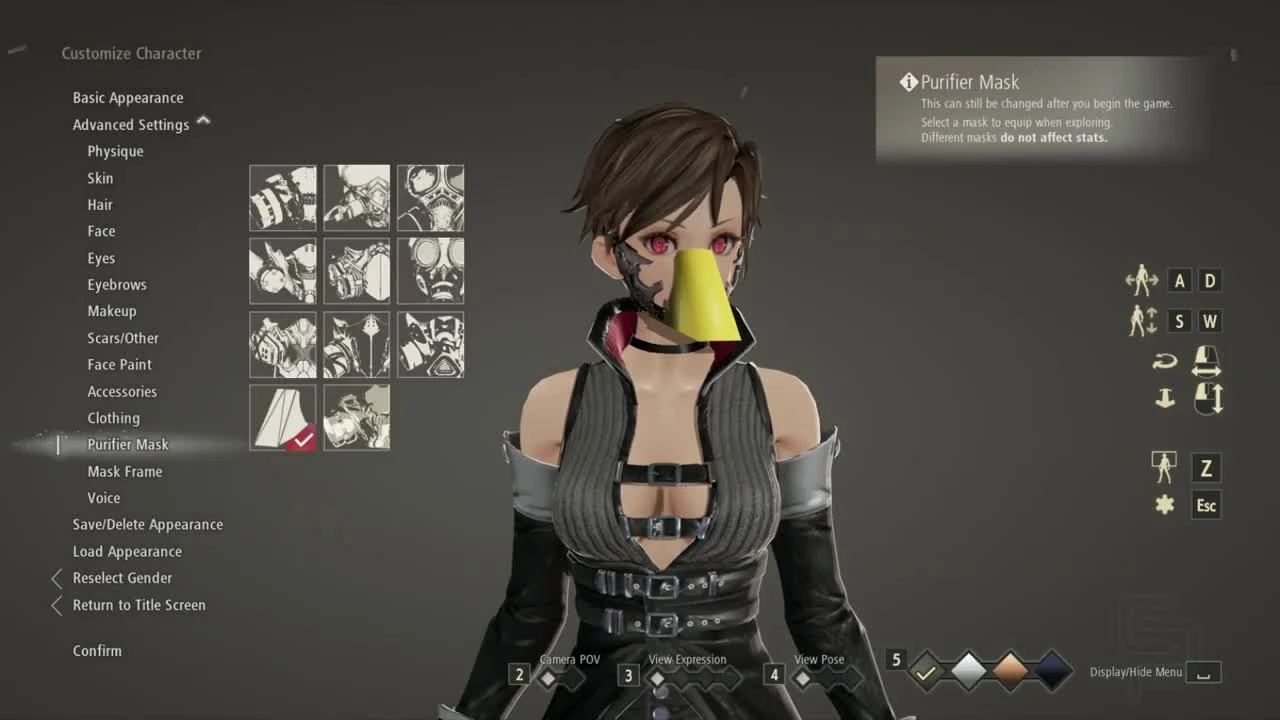The width and height of the screenshot is (1280, 720).
Task: Switch to the Mask Frame category
Action: (124, 471)
